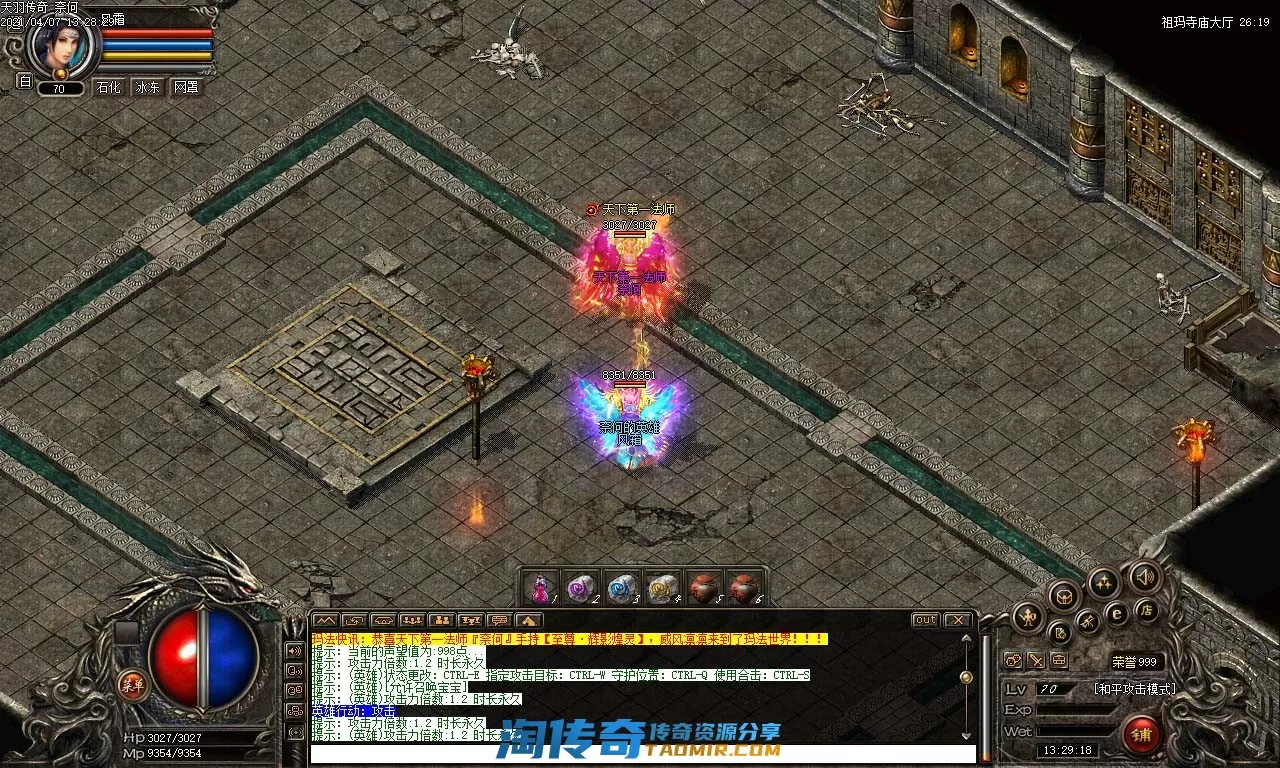Use the yellow scroll in hotbar slot 4

tap(661, 587)
